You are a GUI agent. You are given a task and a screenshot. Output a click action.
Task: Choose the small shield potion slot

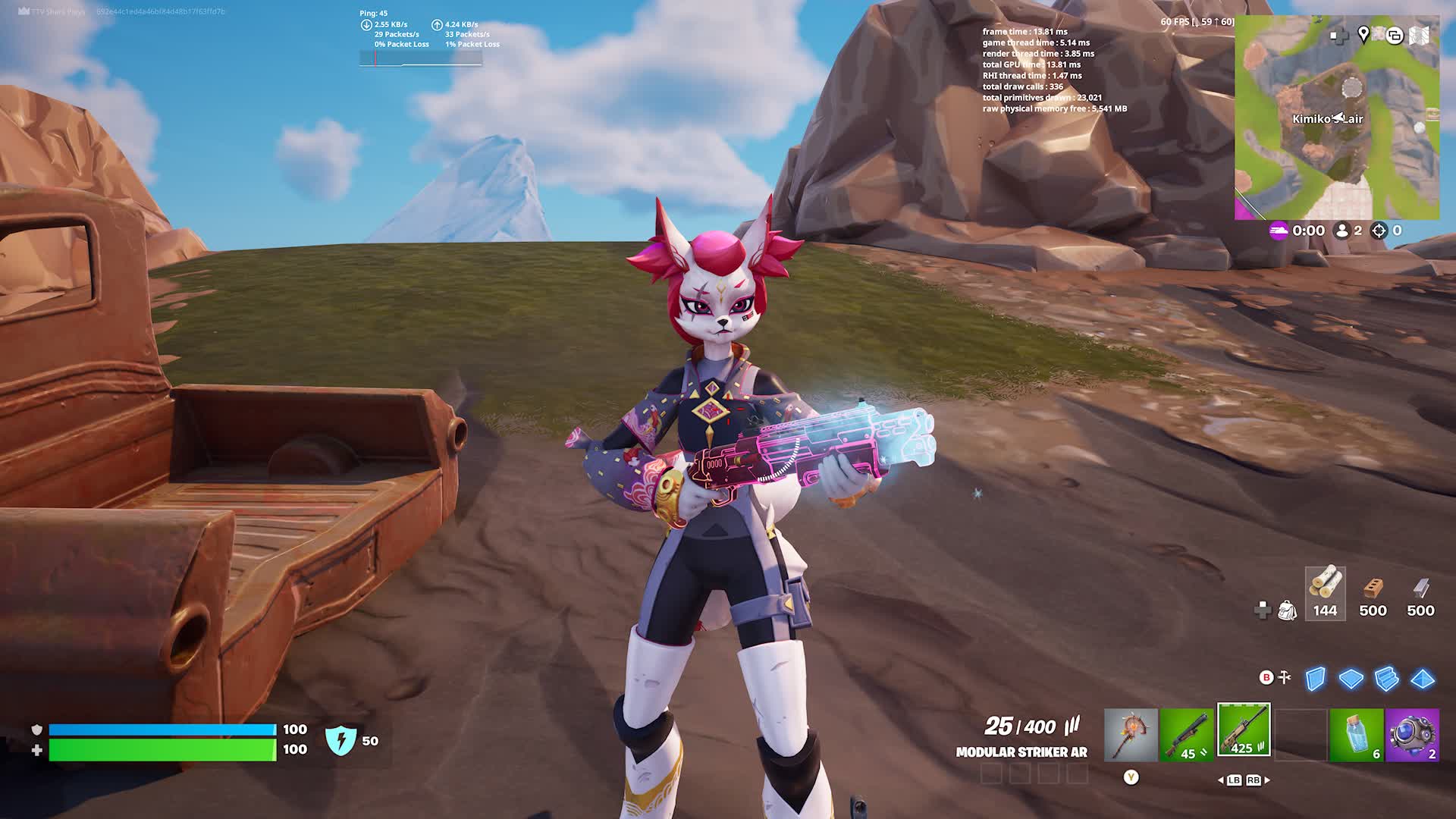[x=1357, y=734]
